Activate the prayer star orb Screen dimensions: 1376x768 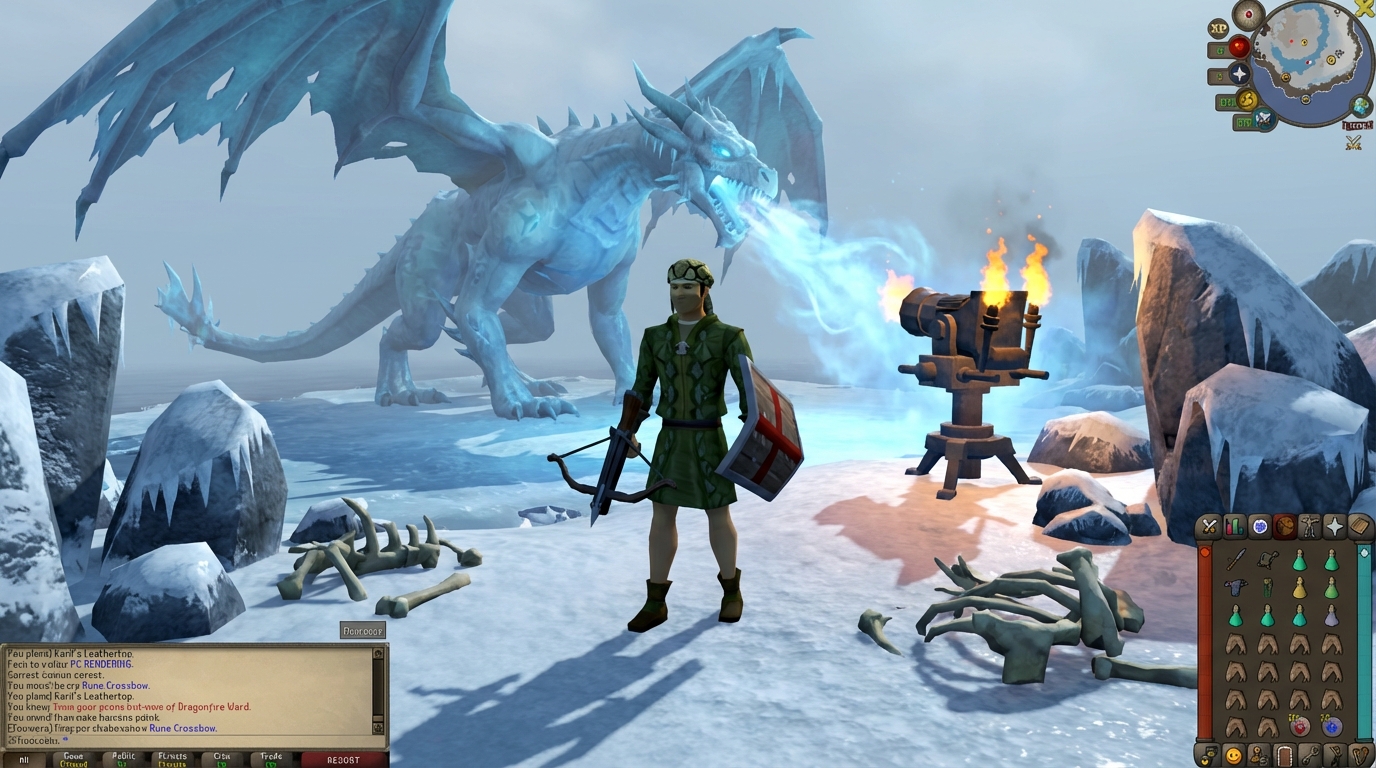pos(1240,74)
